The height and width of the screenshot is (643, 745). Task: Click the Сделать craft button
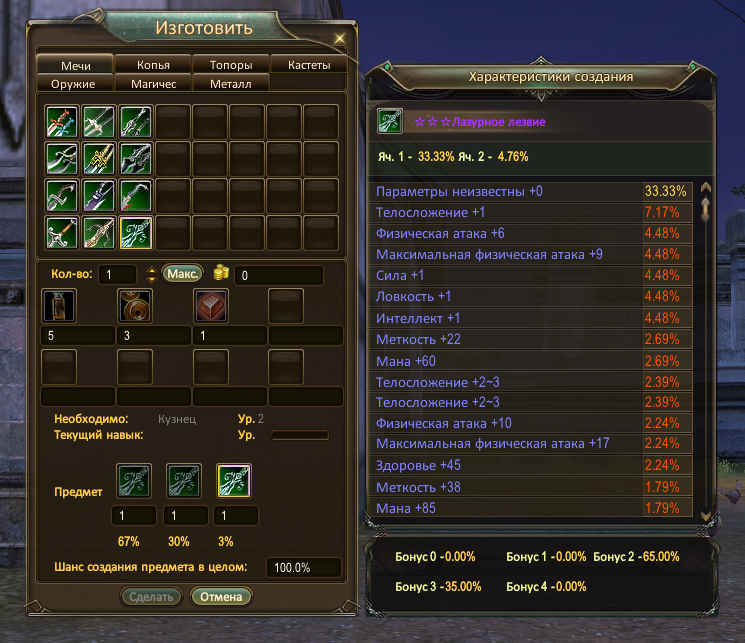pyautogui.click(x=154, y=597)
